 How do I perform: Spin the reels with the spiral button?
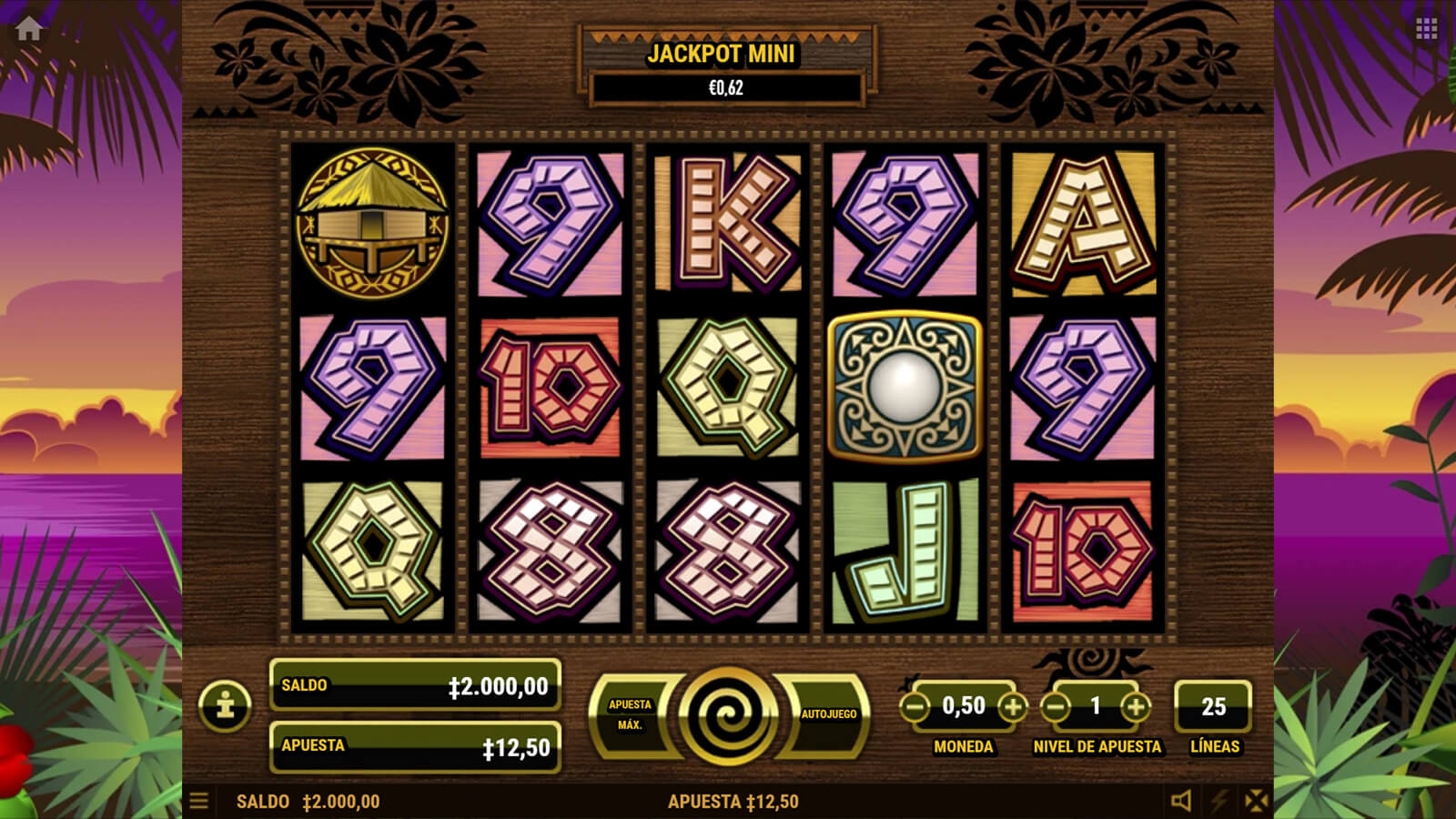coord(727,714)
